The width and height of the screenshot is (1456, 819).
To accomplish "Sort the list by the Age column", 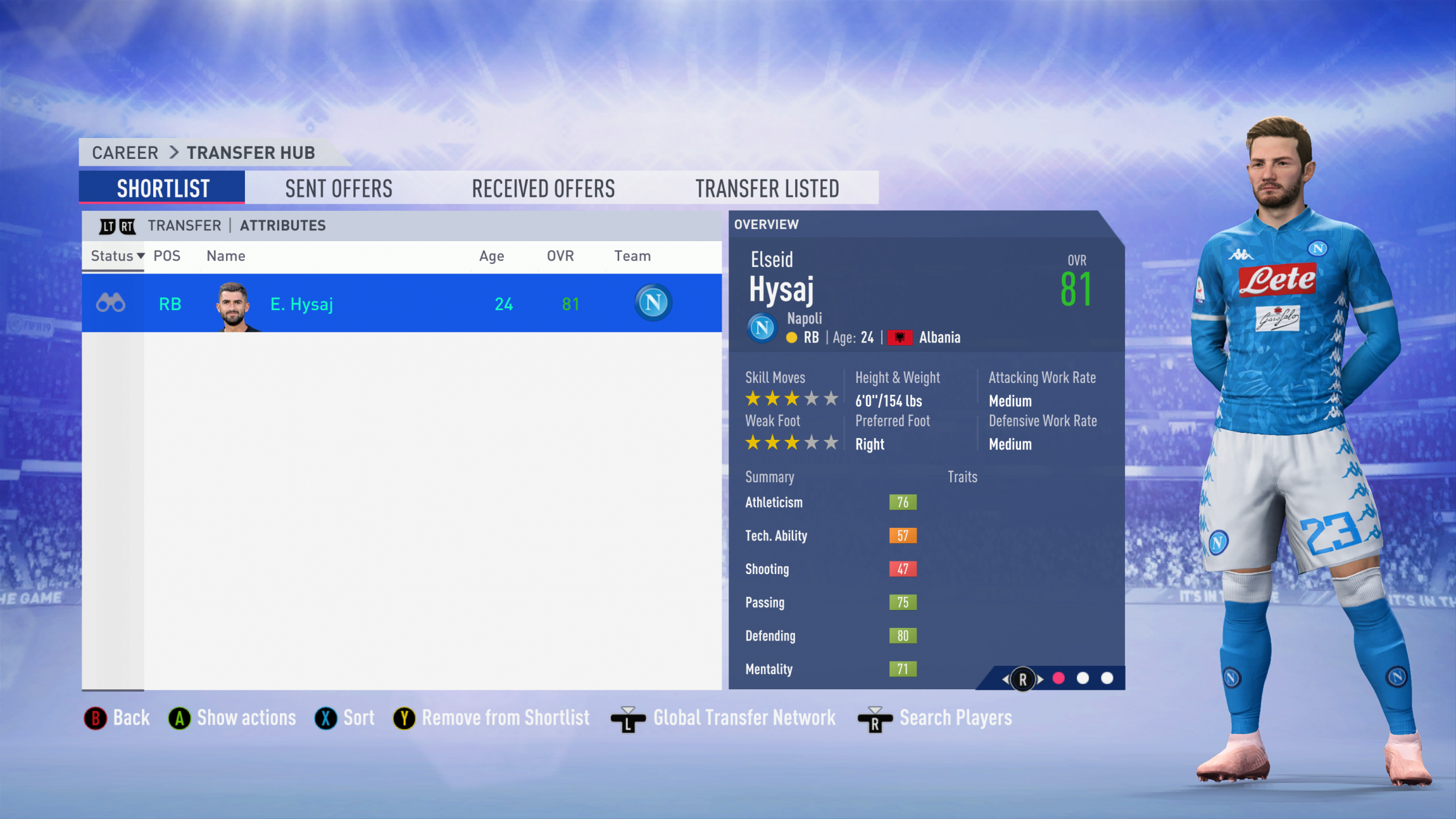I will coord(491,256).
